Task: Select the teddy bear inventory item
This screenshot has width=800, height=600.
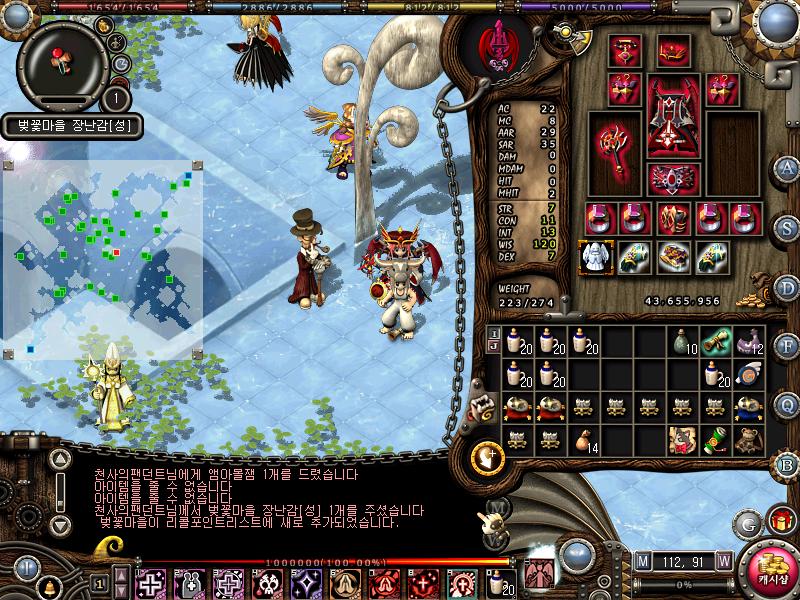Action: coord(748,440)
